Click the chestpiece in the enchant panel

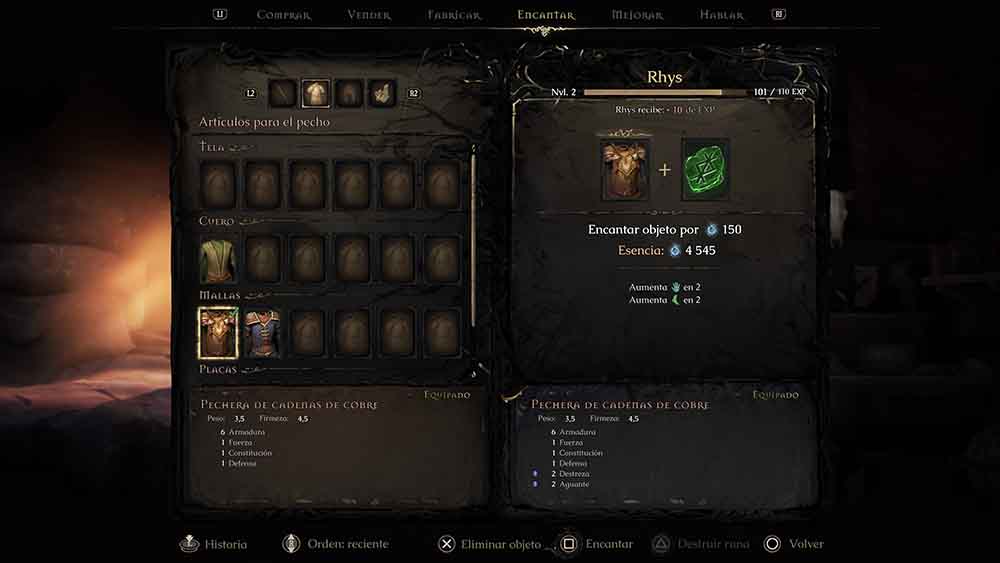[x=623, y=169]
